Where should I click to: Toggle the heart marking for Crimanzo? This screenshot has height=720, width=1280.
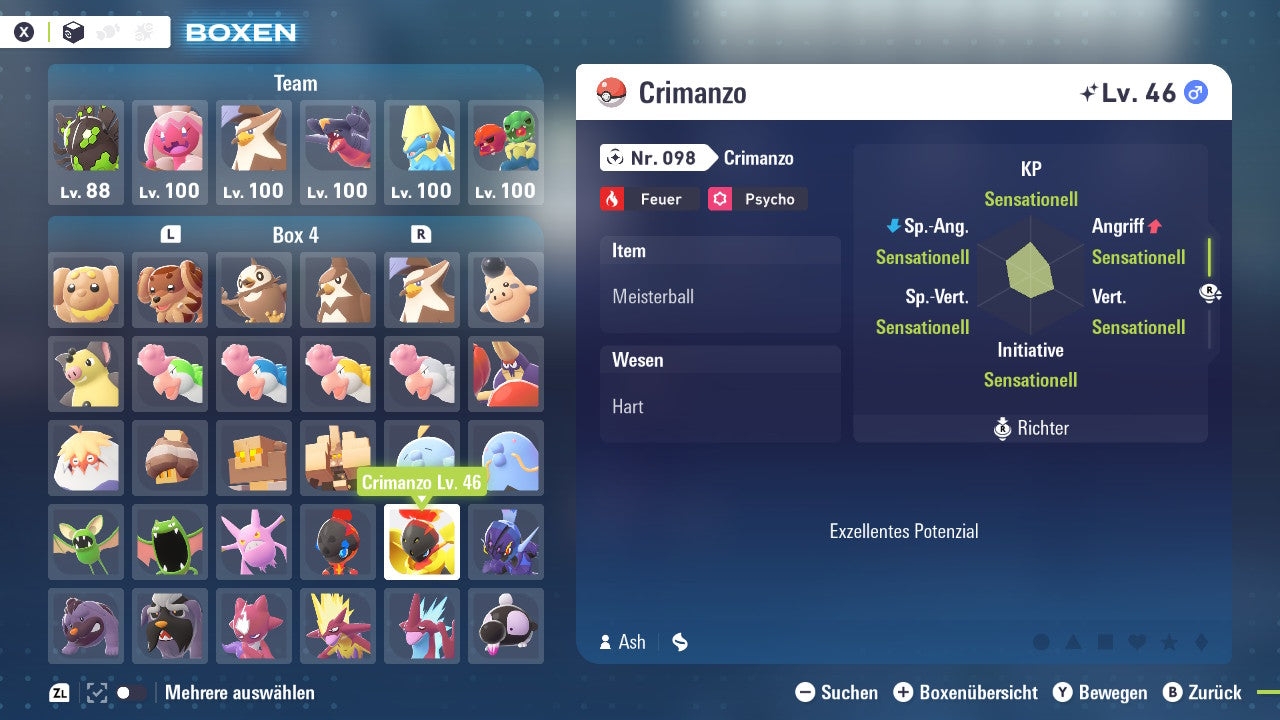tap(1138, 640)
